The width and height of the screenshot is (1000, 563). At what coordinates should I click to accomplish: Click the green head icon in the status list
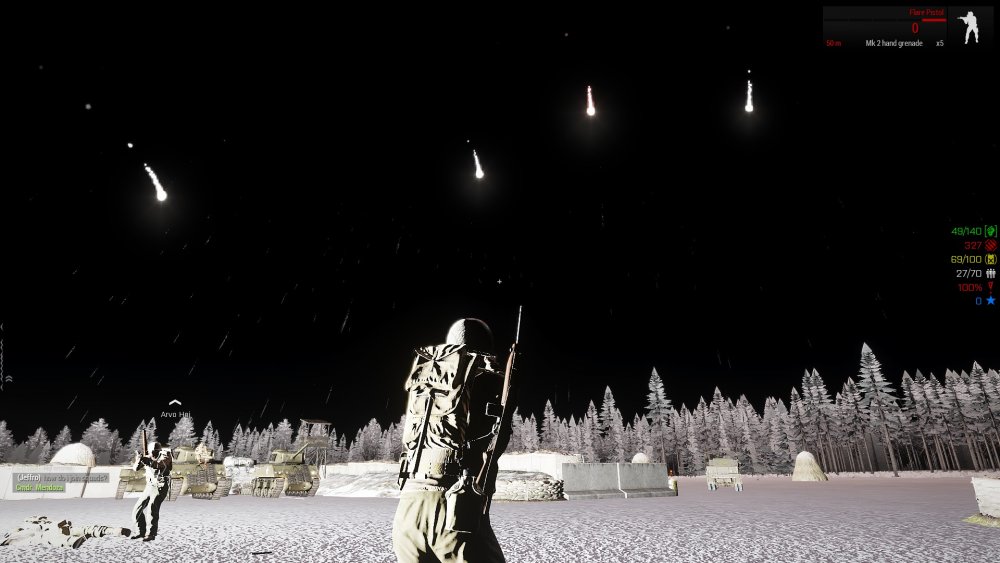991,231
